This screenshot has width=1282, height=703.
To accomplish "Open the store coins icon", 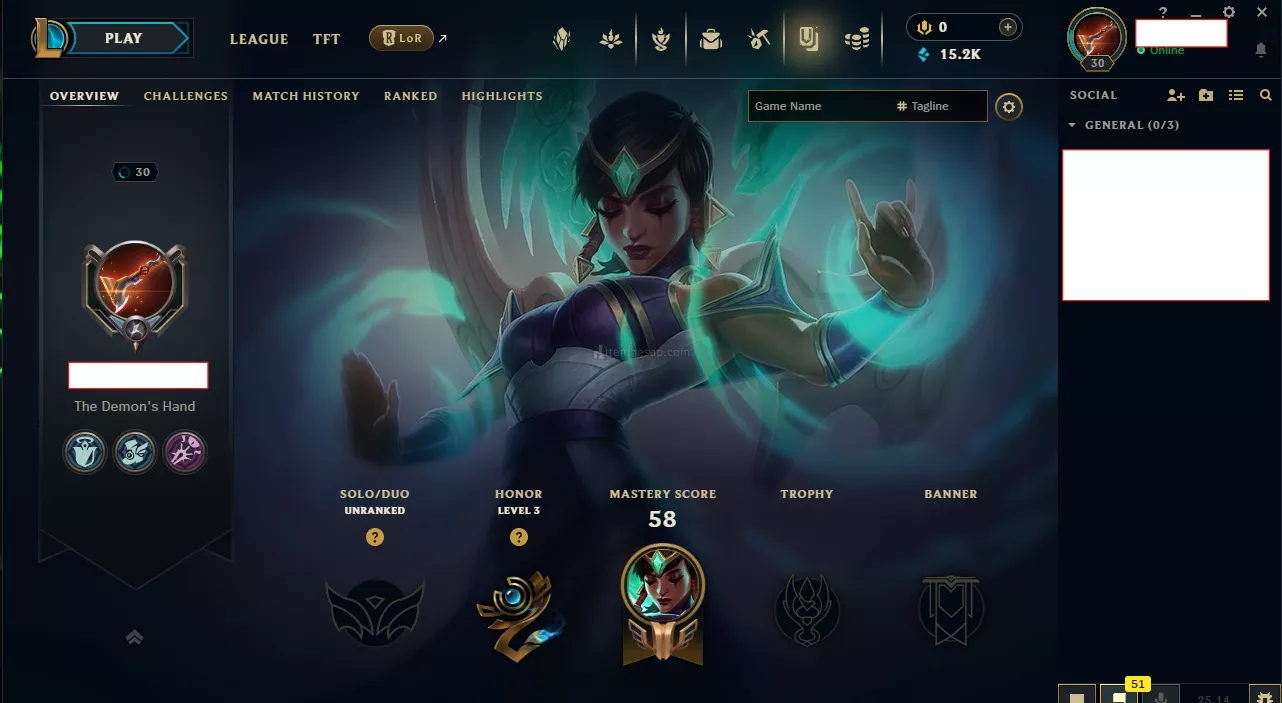I will tap(857, 39).
